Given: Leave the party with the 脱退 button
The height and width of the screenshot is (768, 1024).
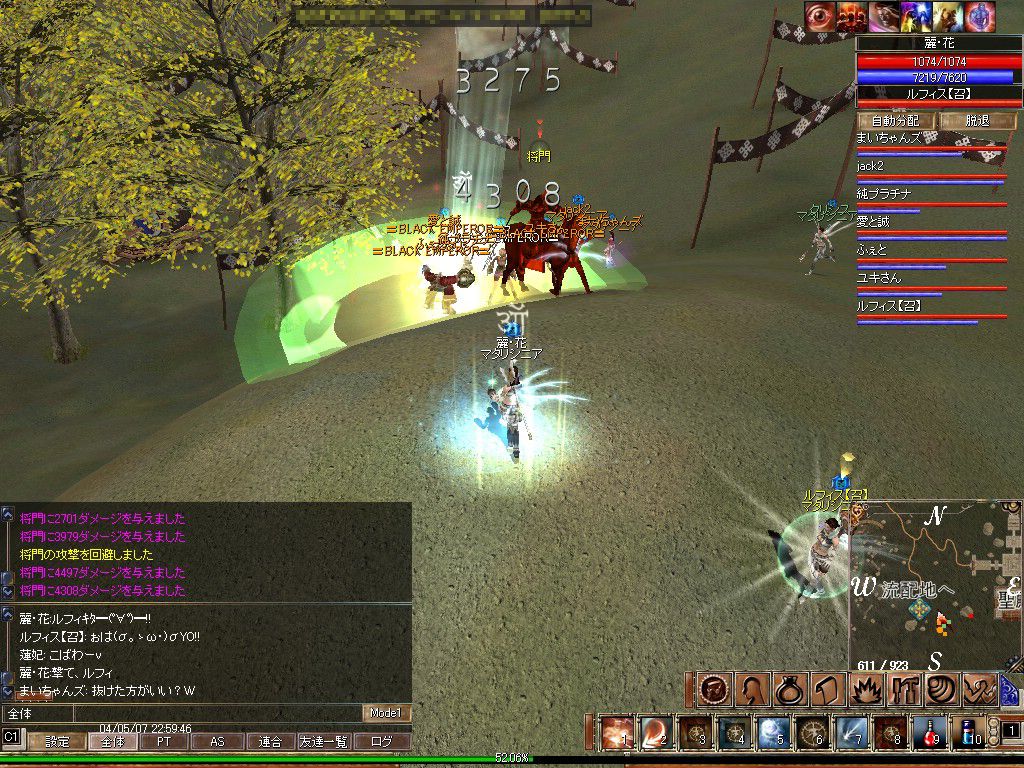Looking at the screenshot, I should click(x=976, y=120).
